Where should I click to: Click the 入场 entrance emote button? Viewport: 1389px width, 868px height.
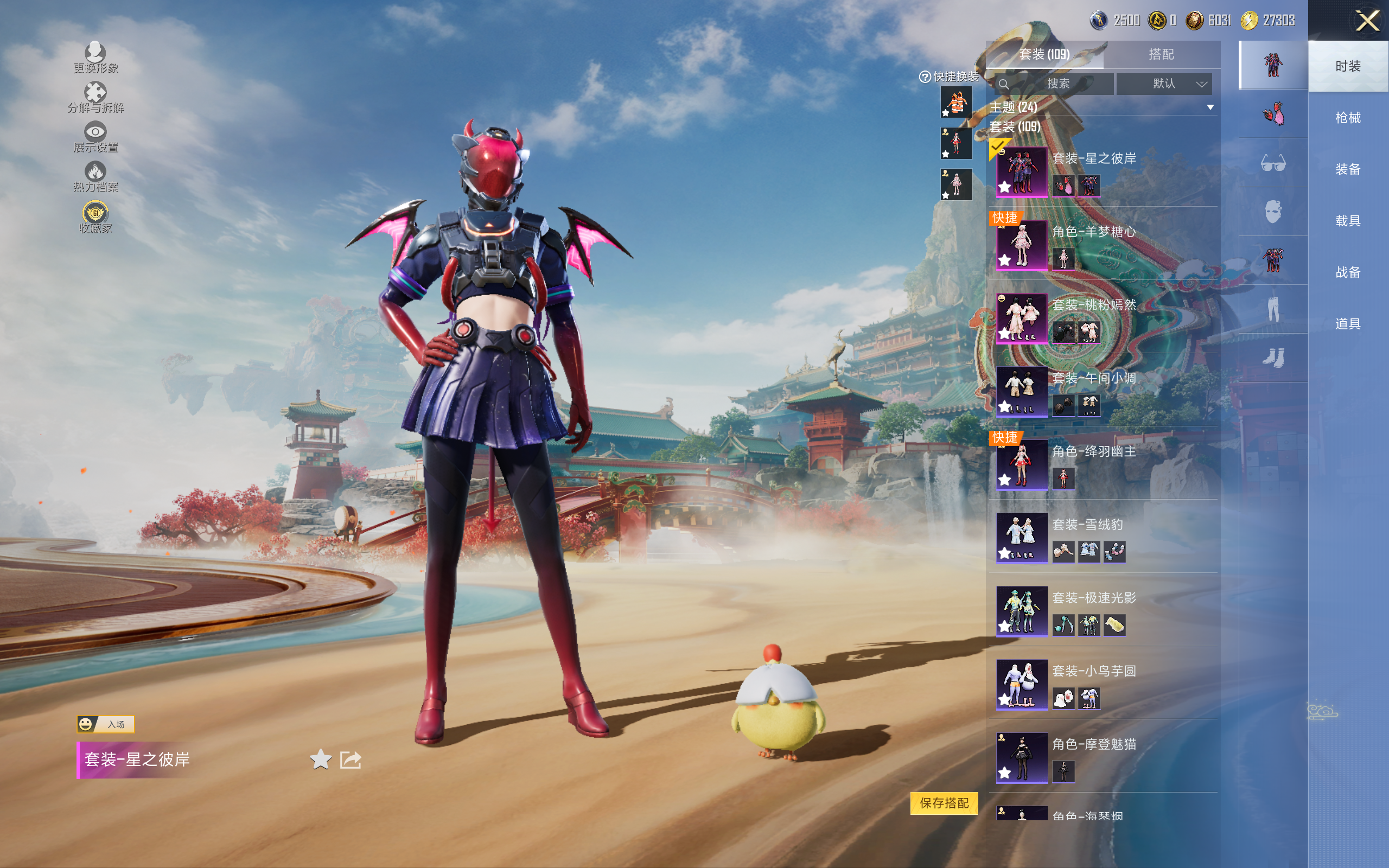tap(106, 724)
